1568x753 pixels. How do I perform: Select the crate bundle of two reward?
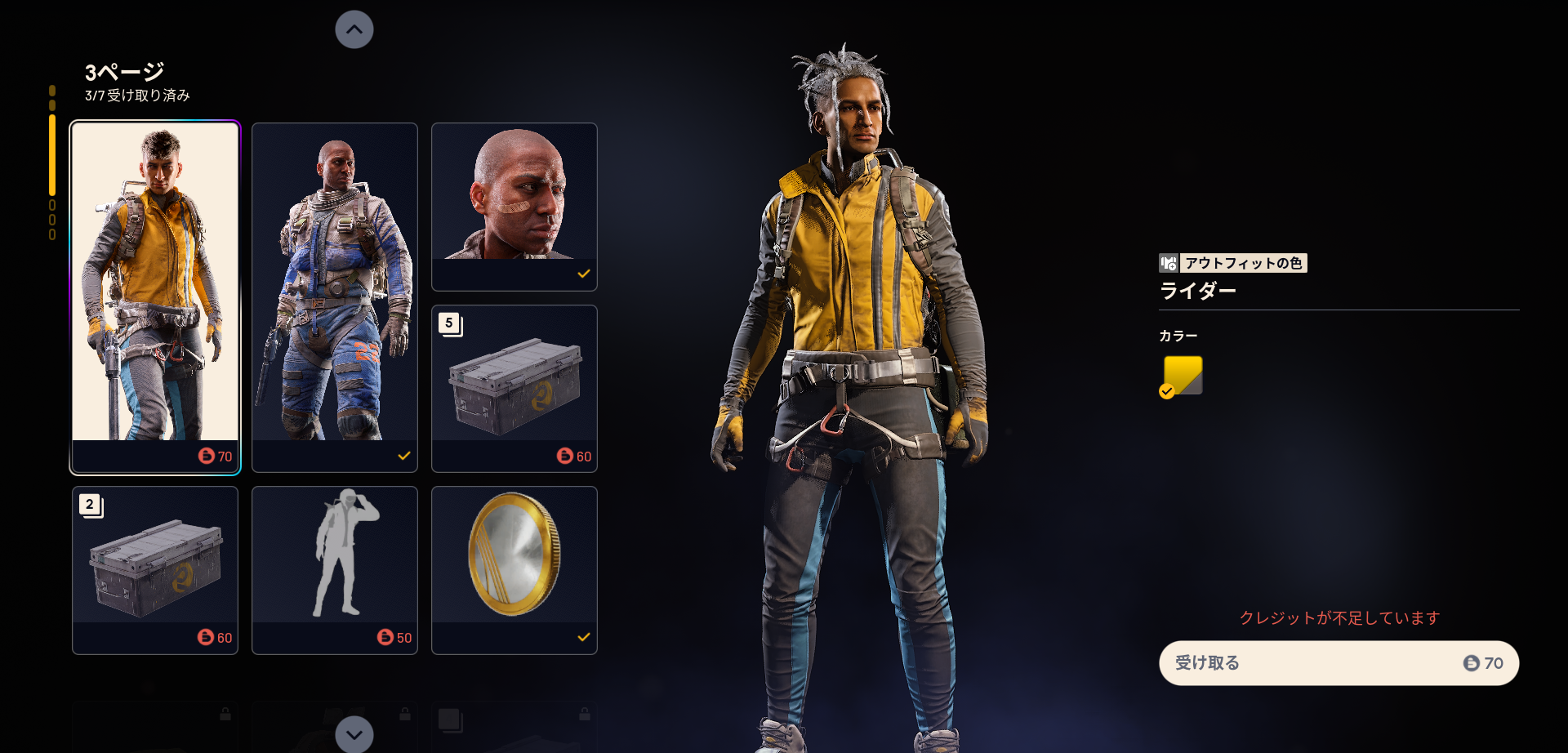(x=155, y=570)
